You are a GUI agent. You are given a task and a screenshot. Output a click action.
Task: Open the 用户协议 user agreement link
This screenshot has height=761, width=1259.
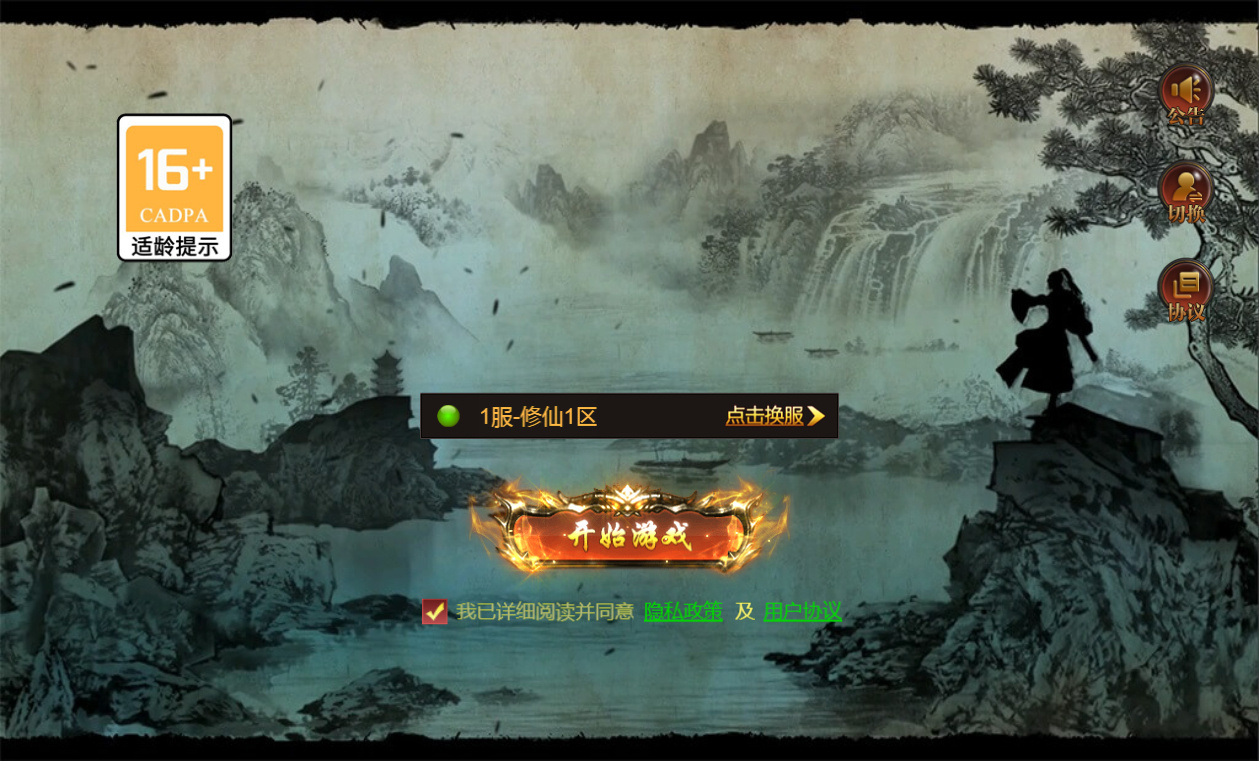pos(802,611)
